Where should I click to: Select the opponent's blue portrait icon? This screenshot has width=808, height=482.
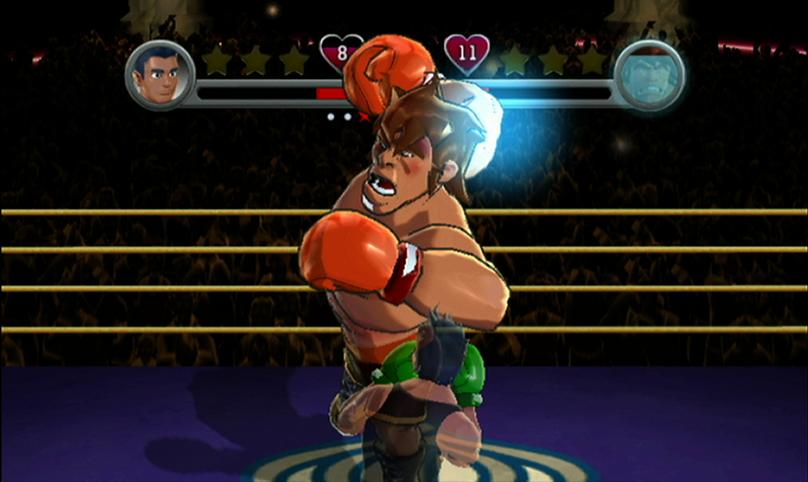point(648,75)
